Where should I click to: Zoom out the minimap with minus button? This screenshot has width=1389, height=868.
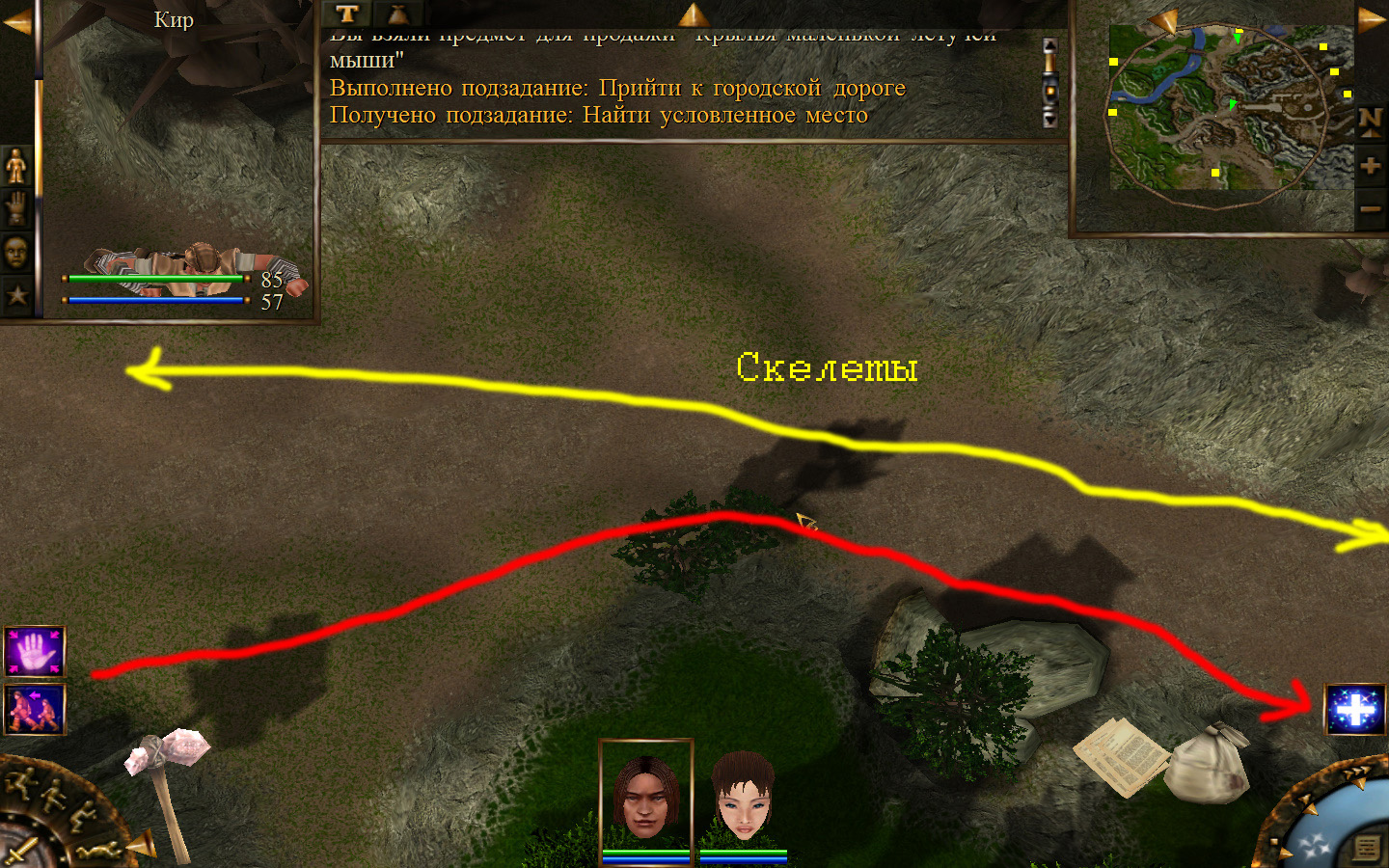1370,208
